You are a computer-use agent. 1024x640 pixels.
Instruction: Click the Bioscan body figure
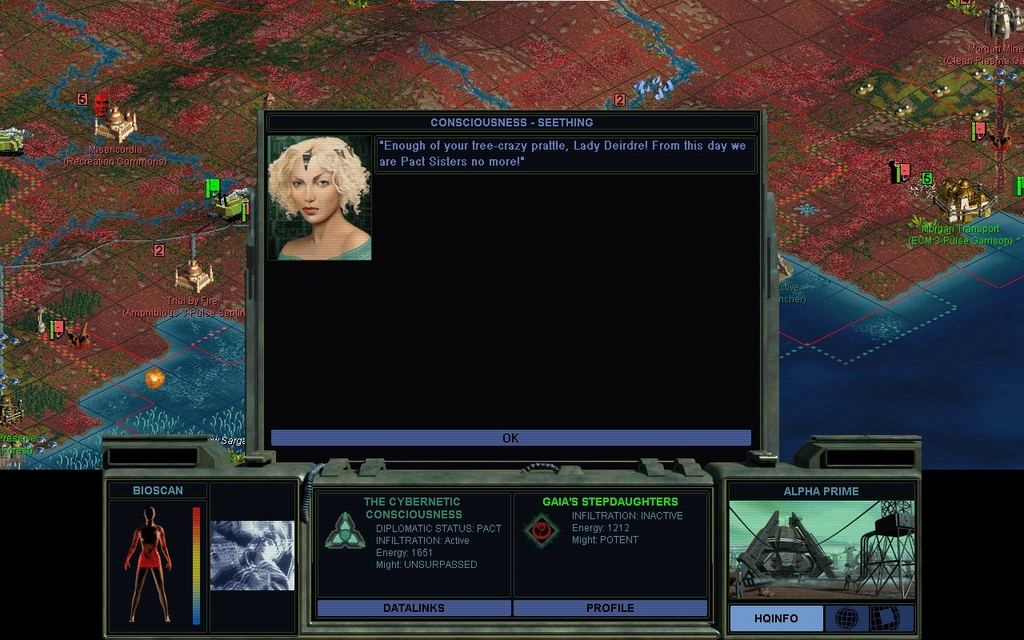tap(148, 563)
